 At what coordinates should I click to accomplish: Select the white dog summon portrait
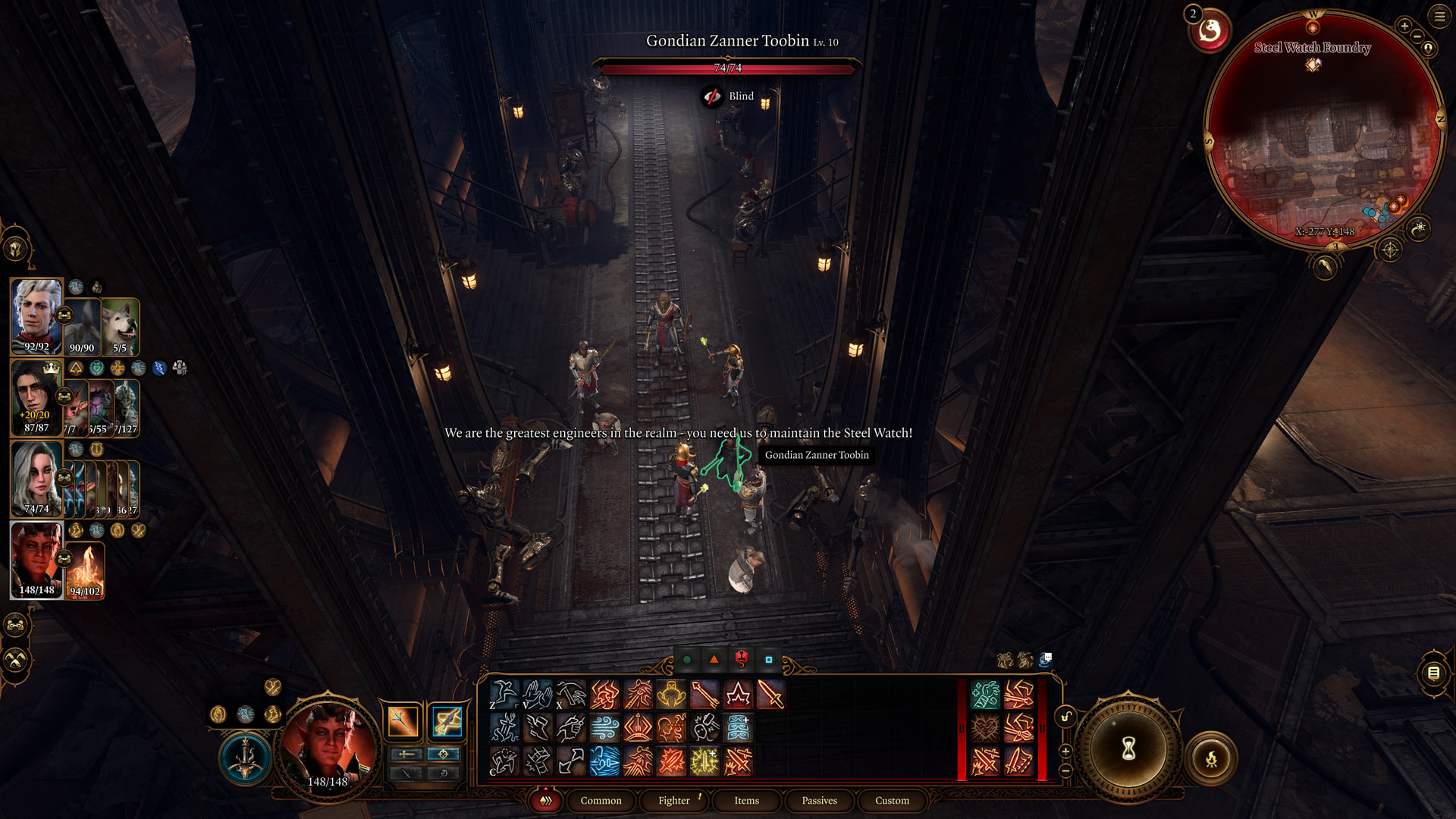pos(121,328)
